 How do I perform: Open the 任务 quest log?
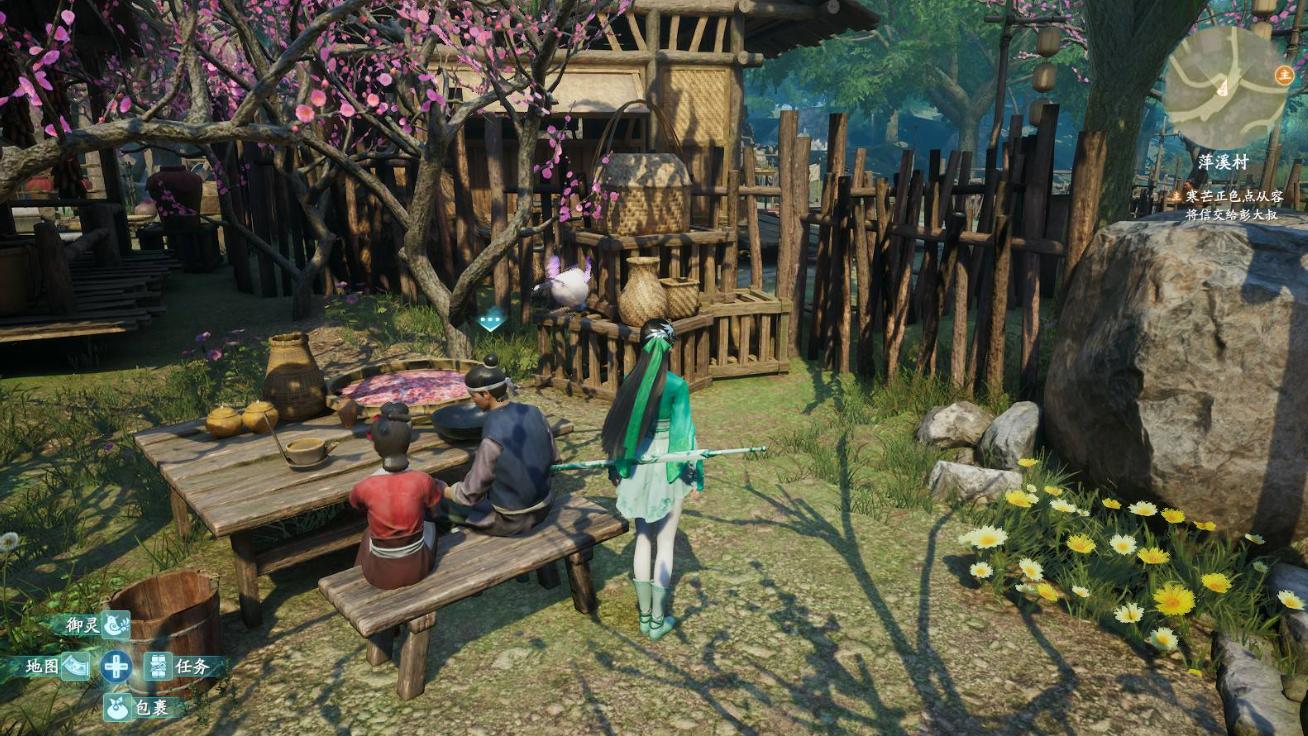tap(159, 666)
